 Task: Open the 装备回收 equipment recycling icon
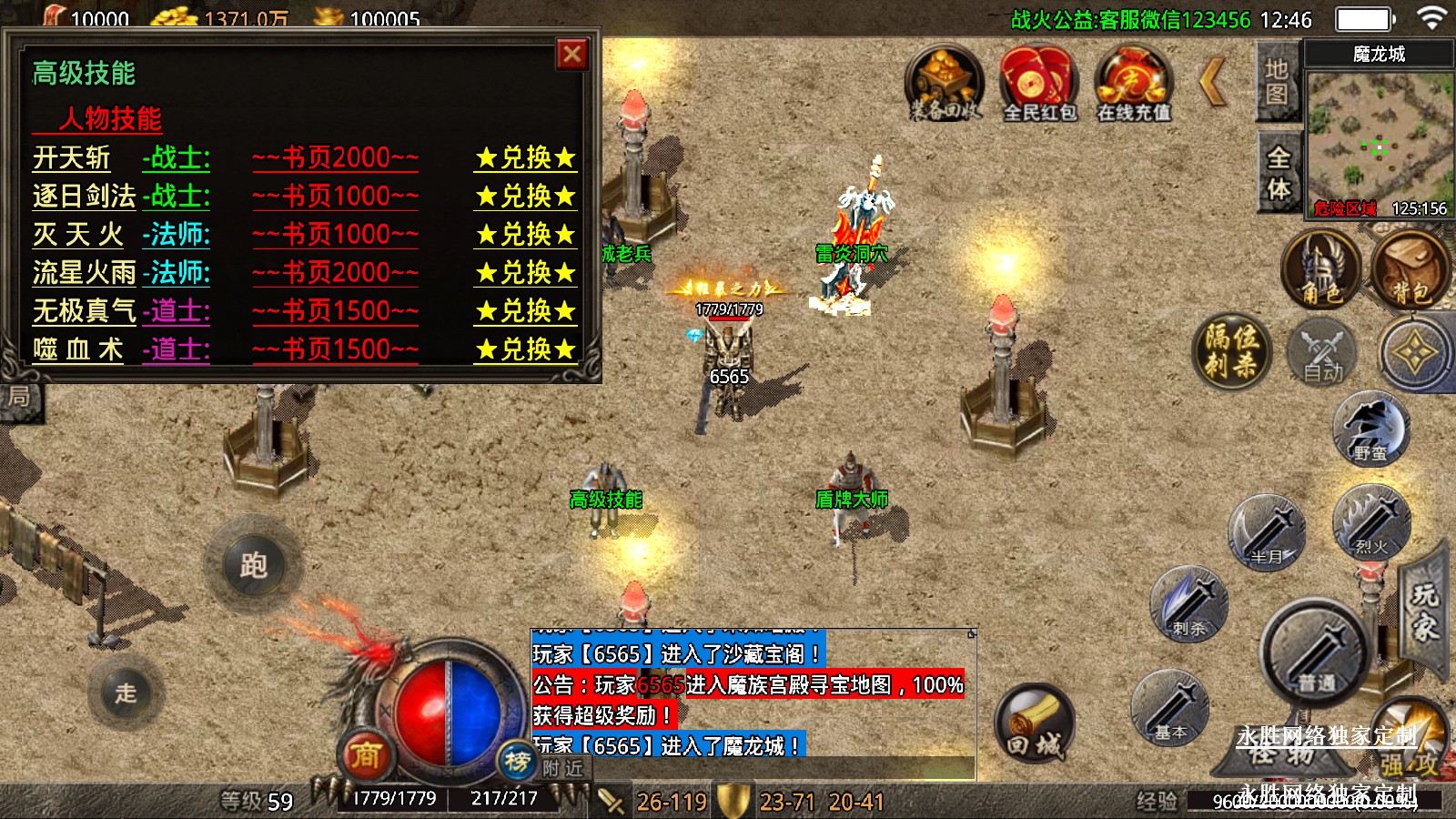tap(945, 84)
